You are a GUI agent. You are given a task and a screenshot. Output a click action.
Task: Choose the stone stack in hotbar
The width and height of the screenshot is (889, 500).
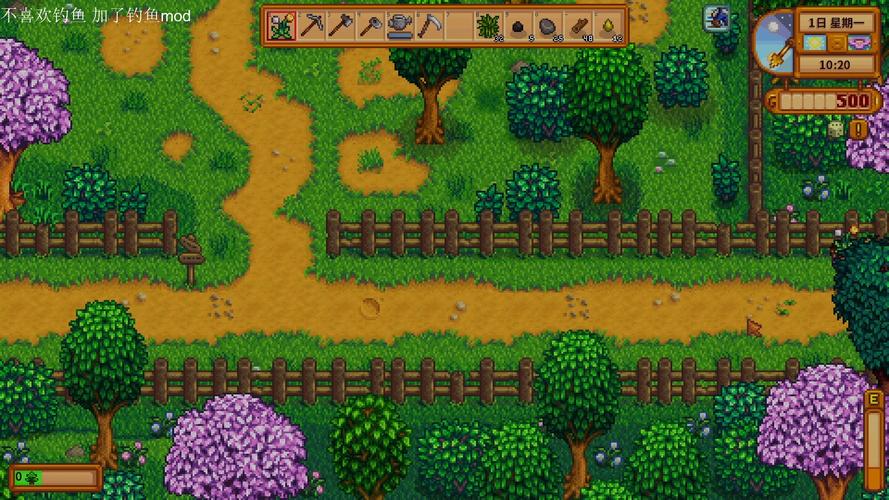(547, 25)
